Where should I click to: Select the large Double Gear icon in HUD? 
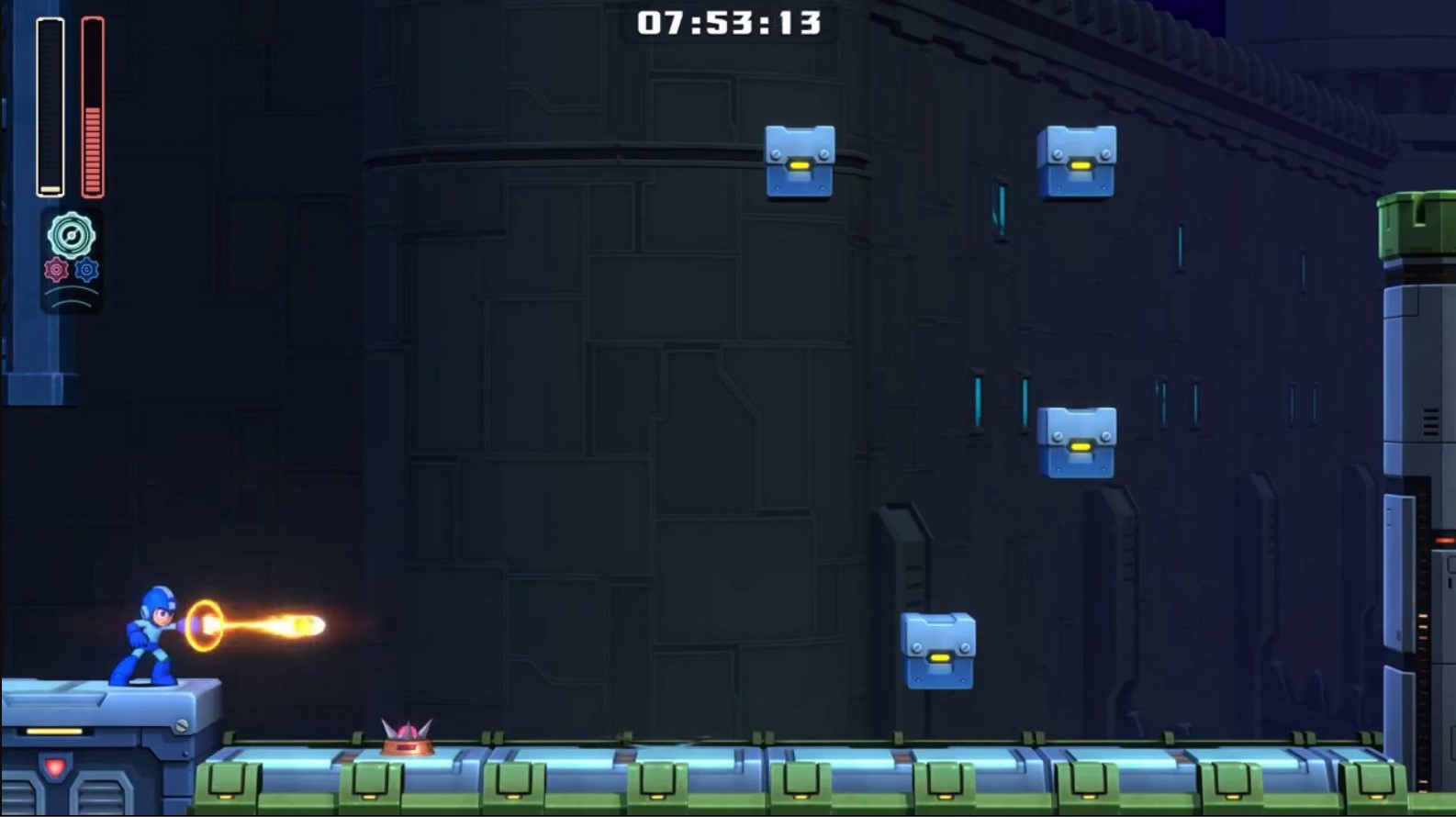(72, 235)
